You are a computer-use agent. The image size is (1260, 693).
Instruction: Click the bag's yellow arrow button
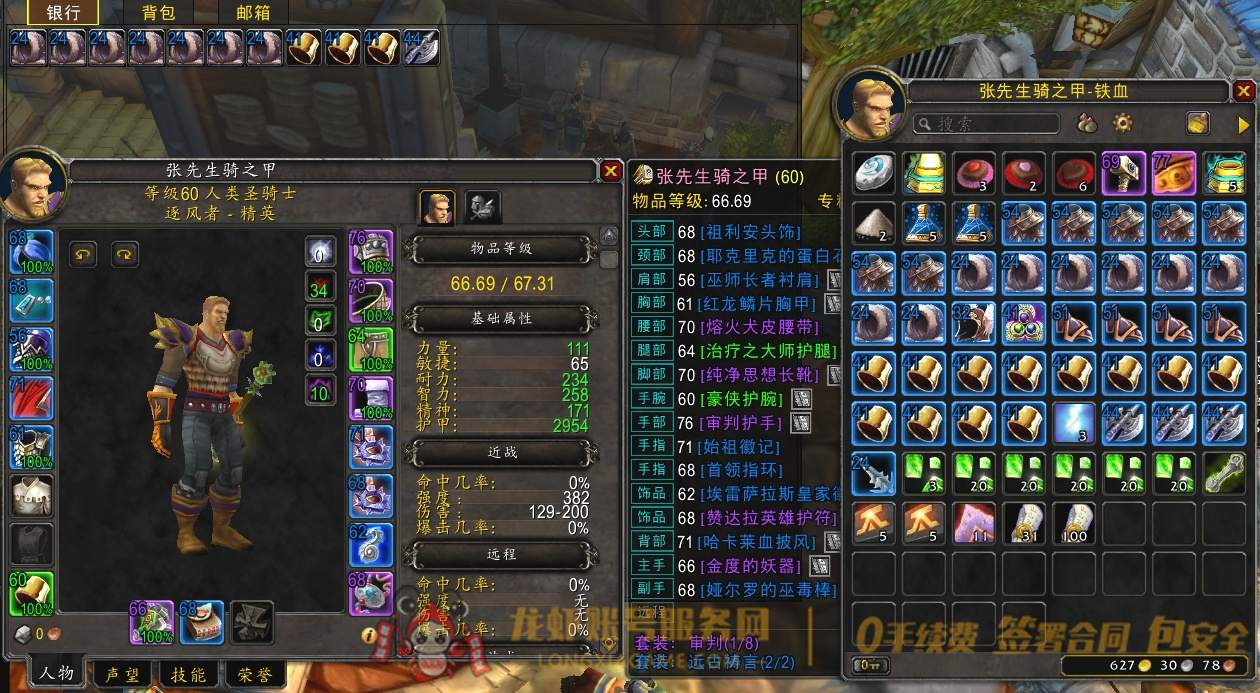(1244, 124)
